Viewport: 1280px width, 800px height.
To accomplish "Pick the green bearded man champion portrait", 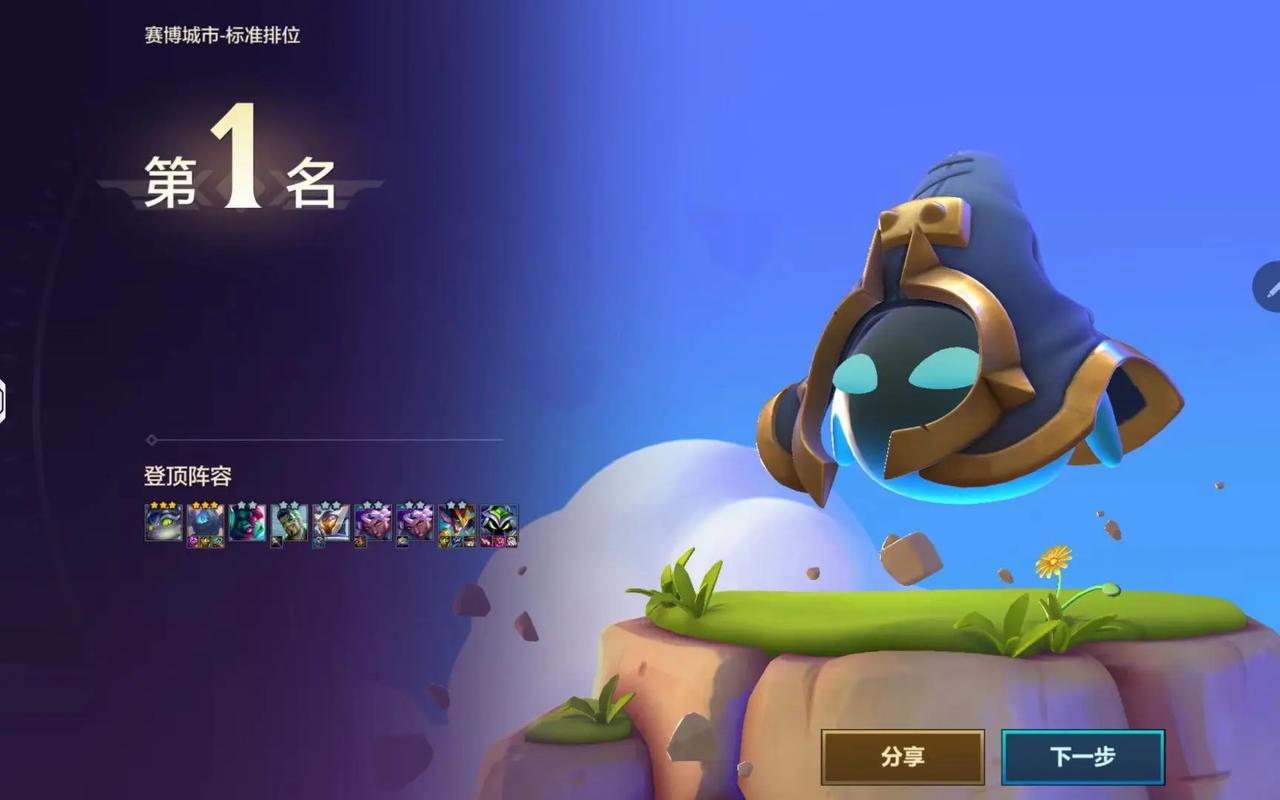I will tap(289, 523).
